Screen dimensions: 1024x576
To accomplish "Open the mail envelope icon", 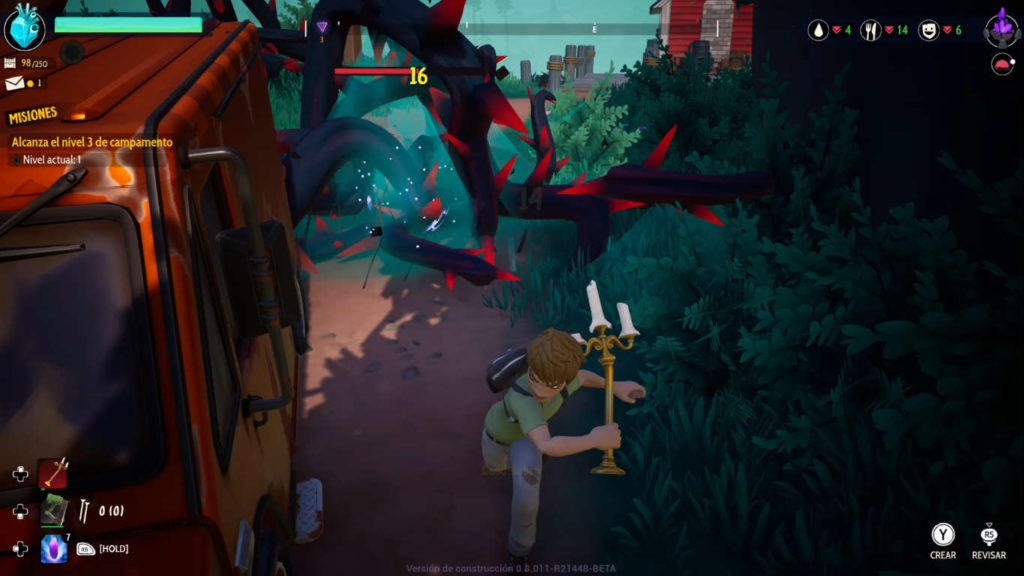I will 11,82.
